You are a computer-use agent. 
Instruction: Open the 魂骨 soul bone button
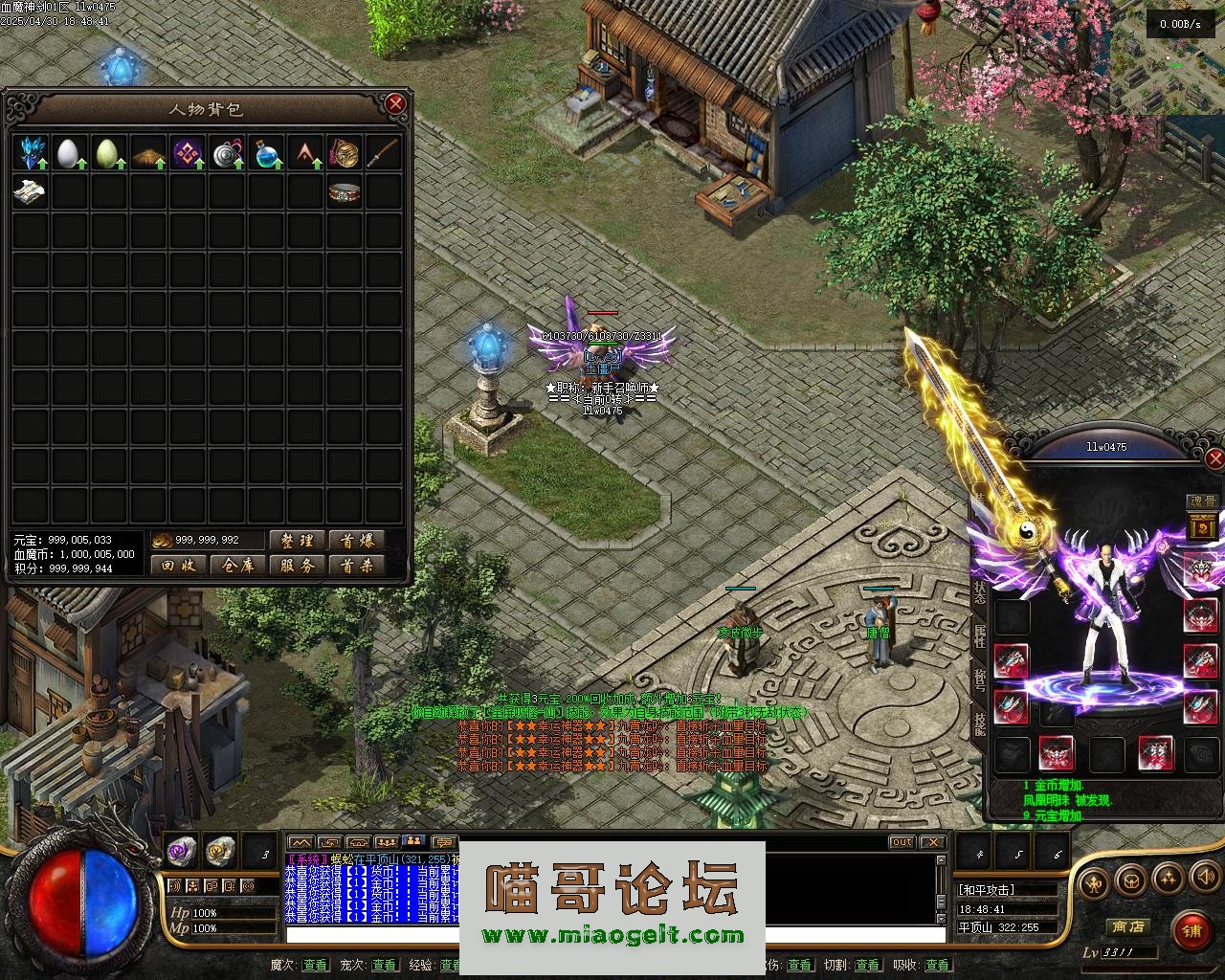point(1201,501)
